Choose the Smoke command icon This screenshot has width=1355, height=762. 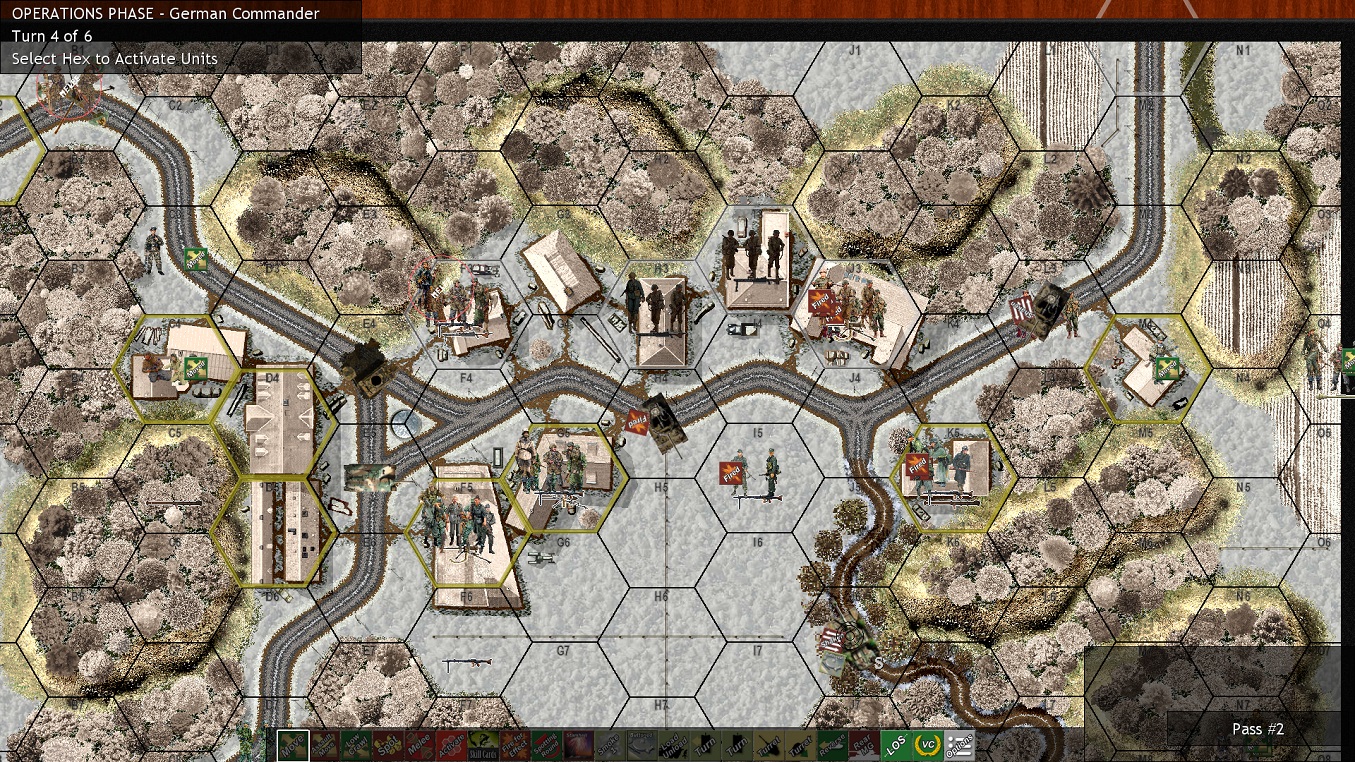609,745
